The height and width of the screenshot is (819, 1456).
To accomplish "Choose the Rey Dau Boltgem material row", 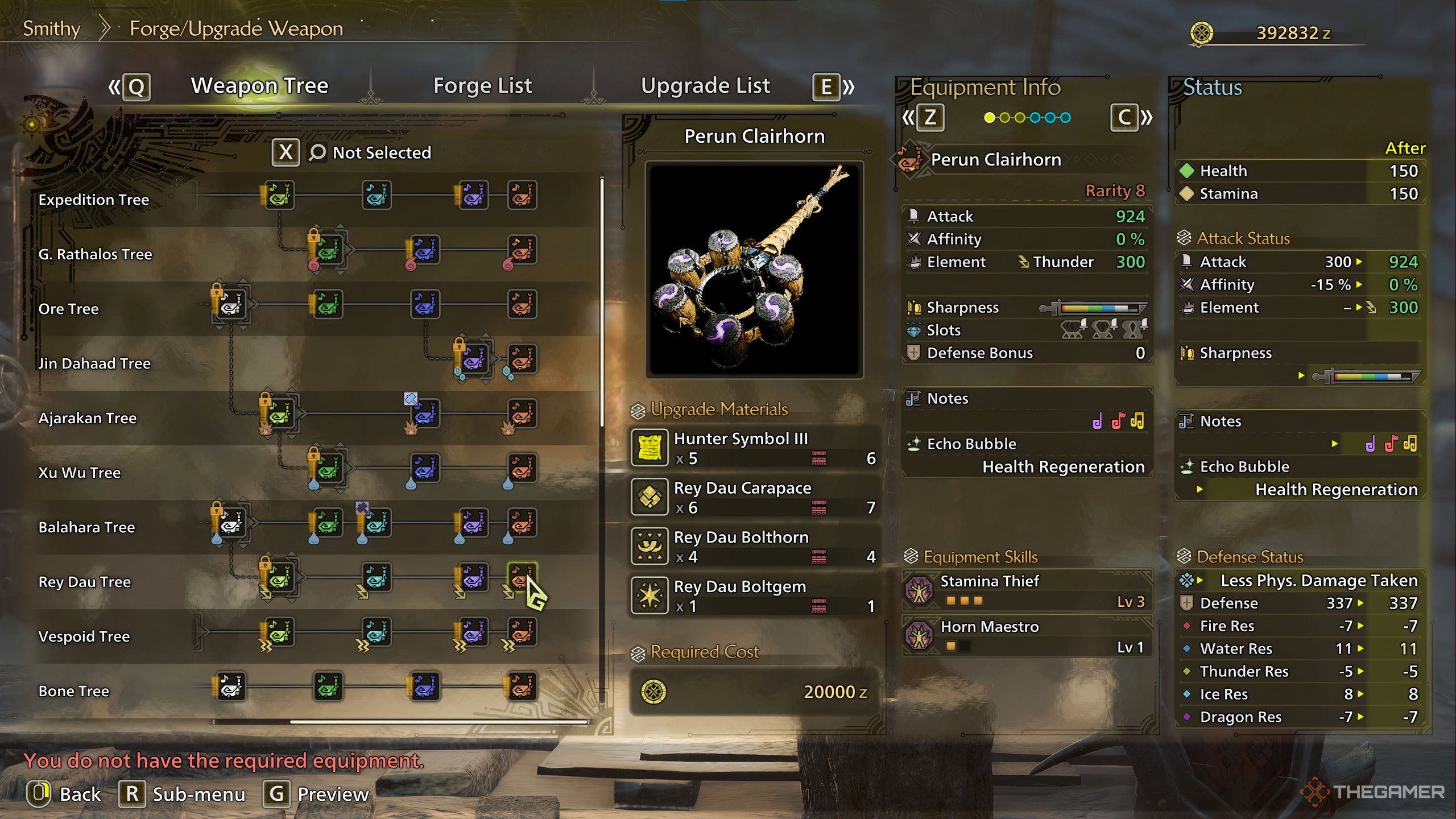I will pos(754,596).
